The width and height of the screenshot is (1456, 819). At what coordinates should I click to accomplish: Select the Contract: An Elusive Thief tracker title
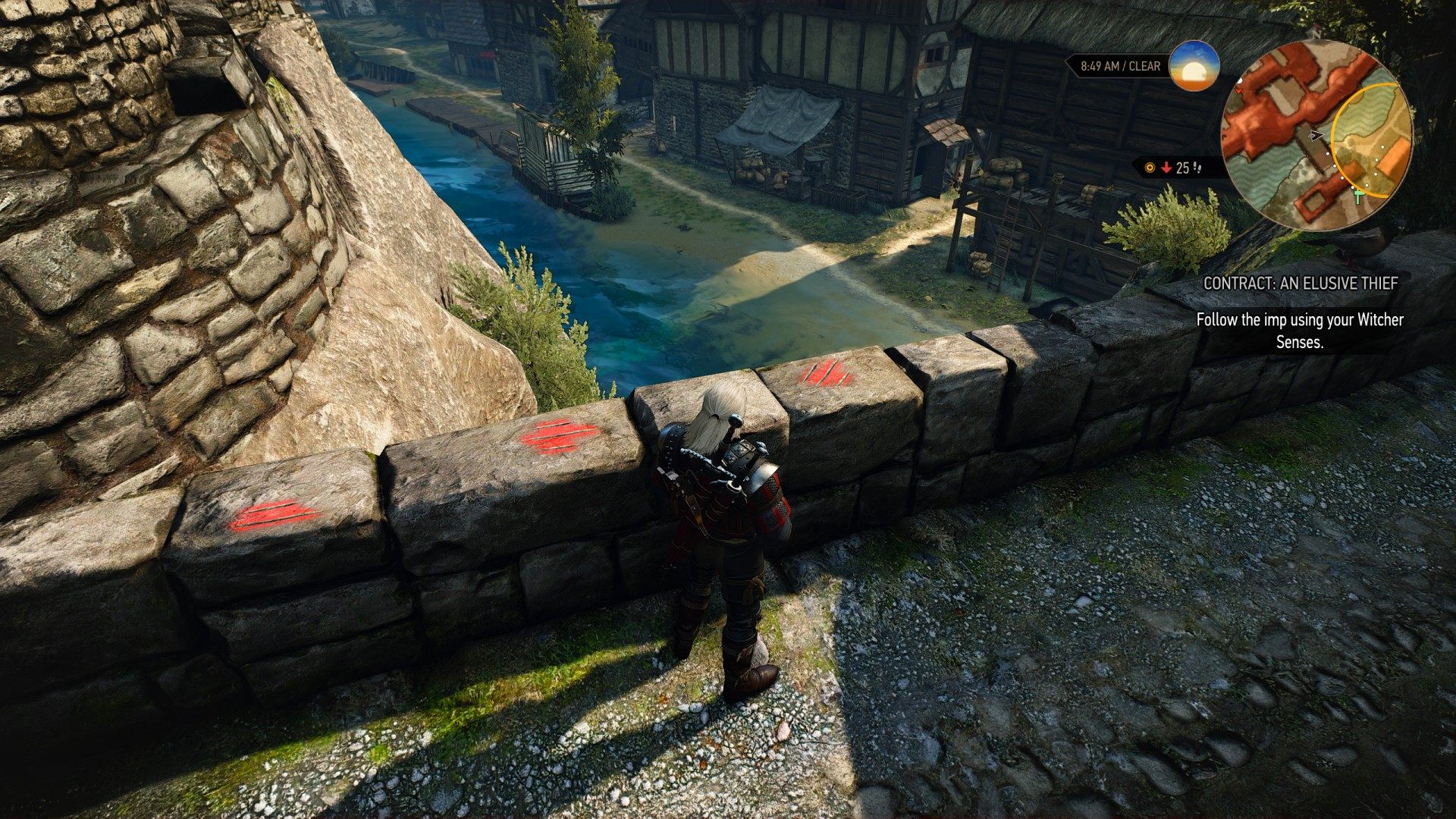click(x=1300, y=284)
